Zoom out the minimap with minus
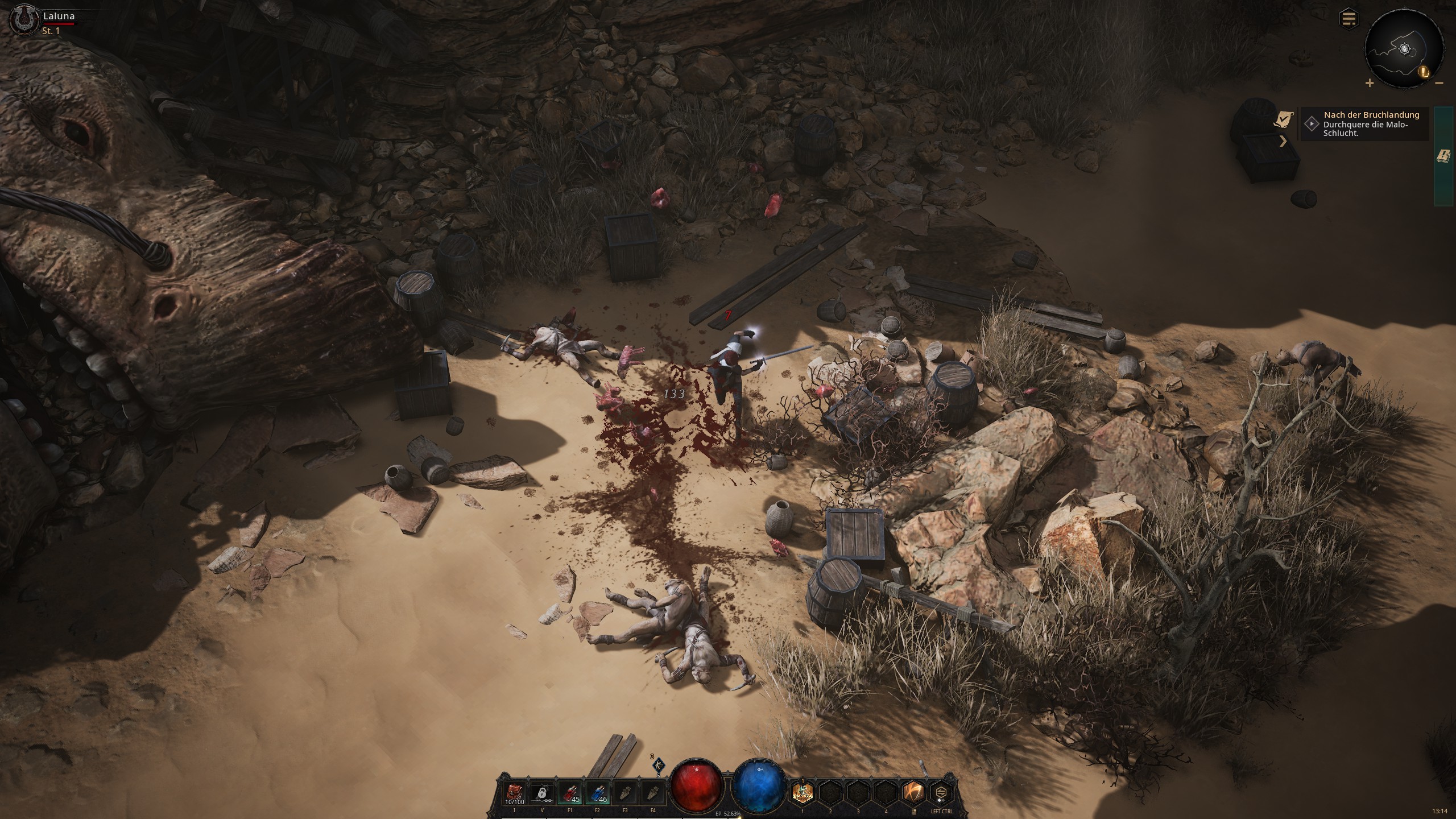The image size is (1456, 819). pyautogui.click(x=1439, y=84)
